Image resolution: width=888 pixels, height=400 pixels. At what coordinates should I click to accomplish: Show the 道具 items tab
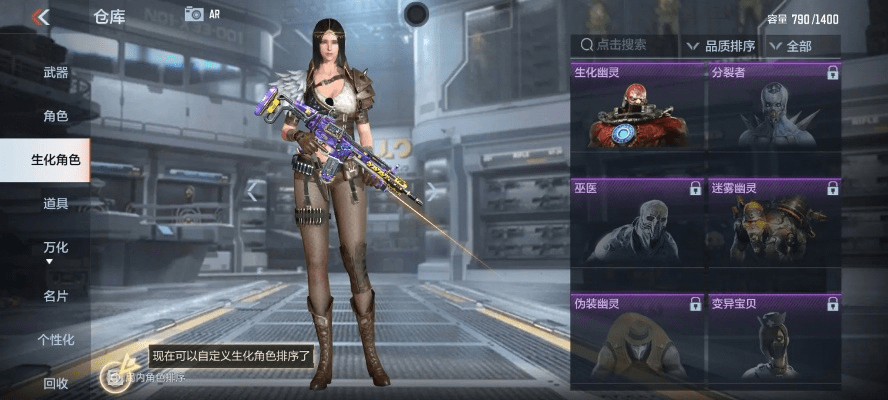coord(56,204)
